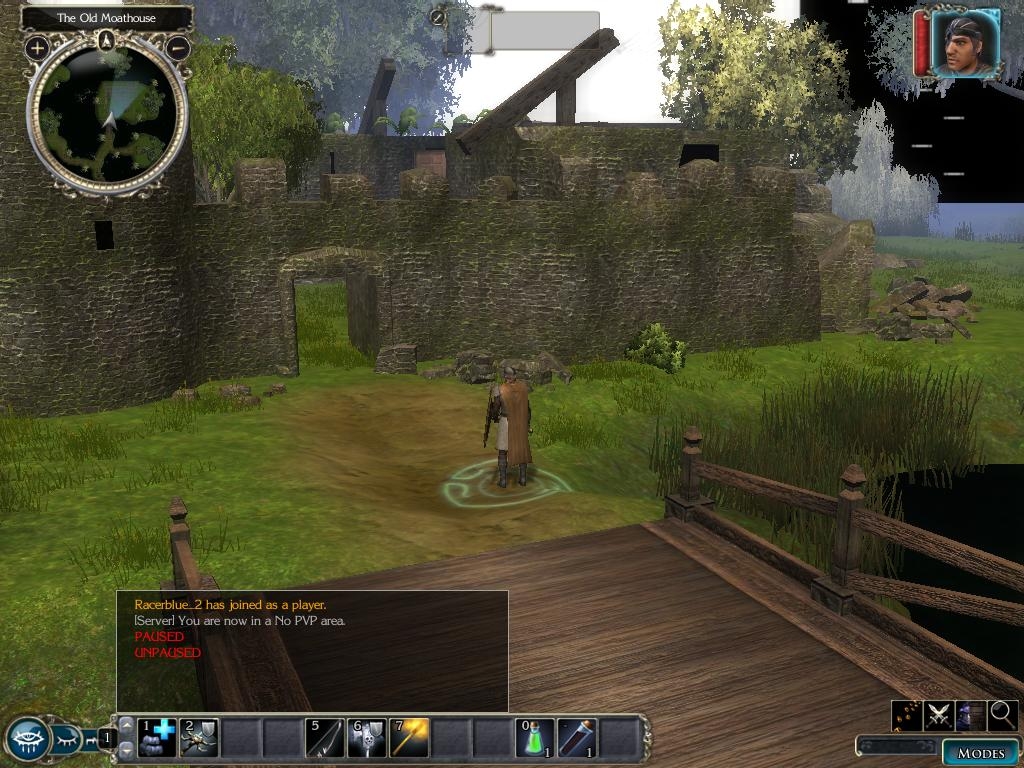The height and width of the screenshot is (768, 1024).
Task: Open the Modes menu
Action: click(x=980, y=753)
